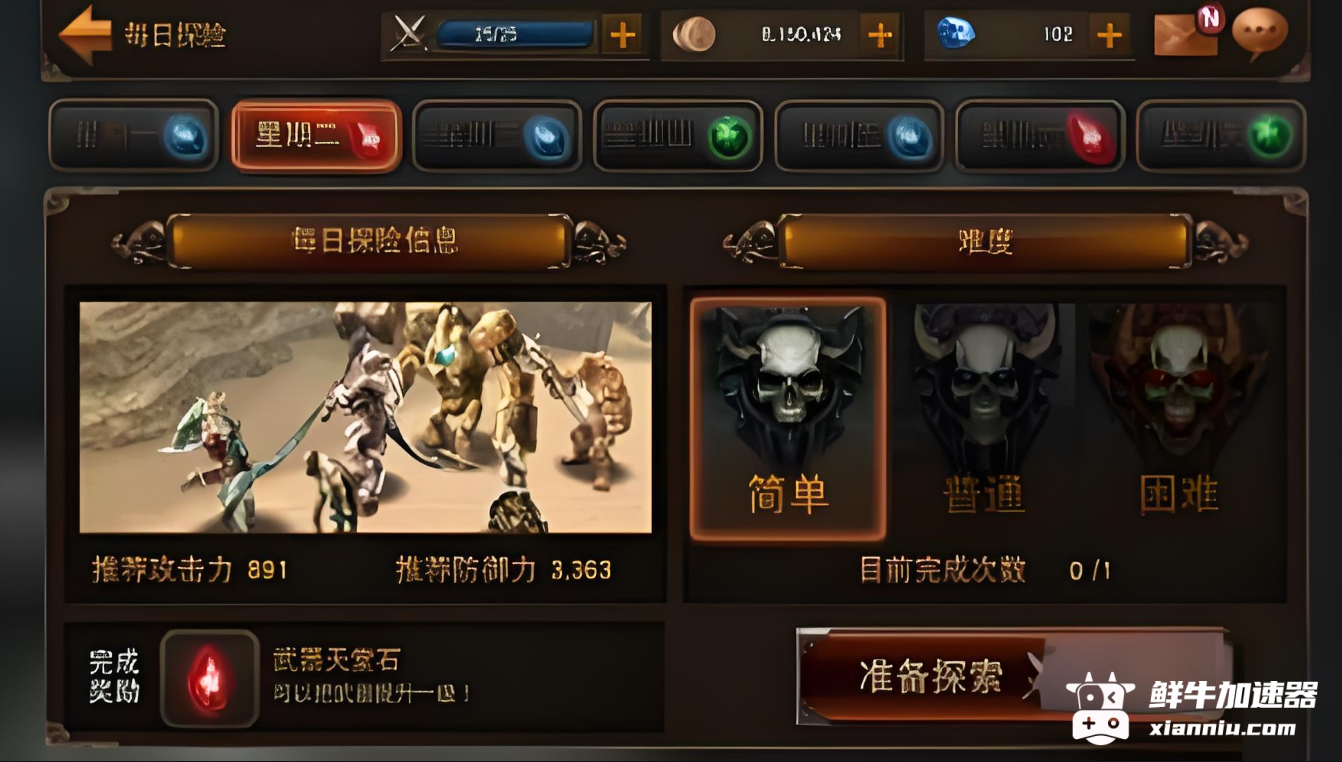Viewport: 1342px width, 762px height.
Task: Switch to the last weekday tab
Action: click(x=1221, y=135)
